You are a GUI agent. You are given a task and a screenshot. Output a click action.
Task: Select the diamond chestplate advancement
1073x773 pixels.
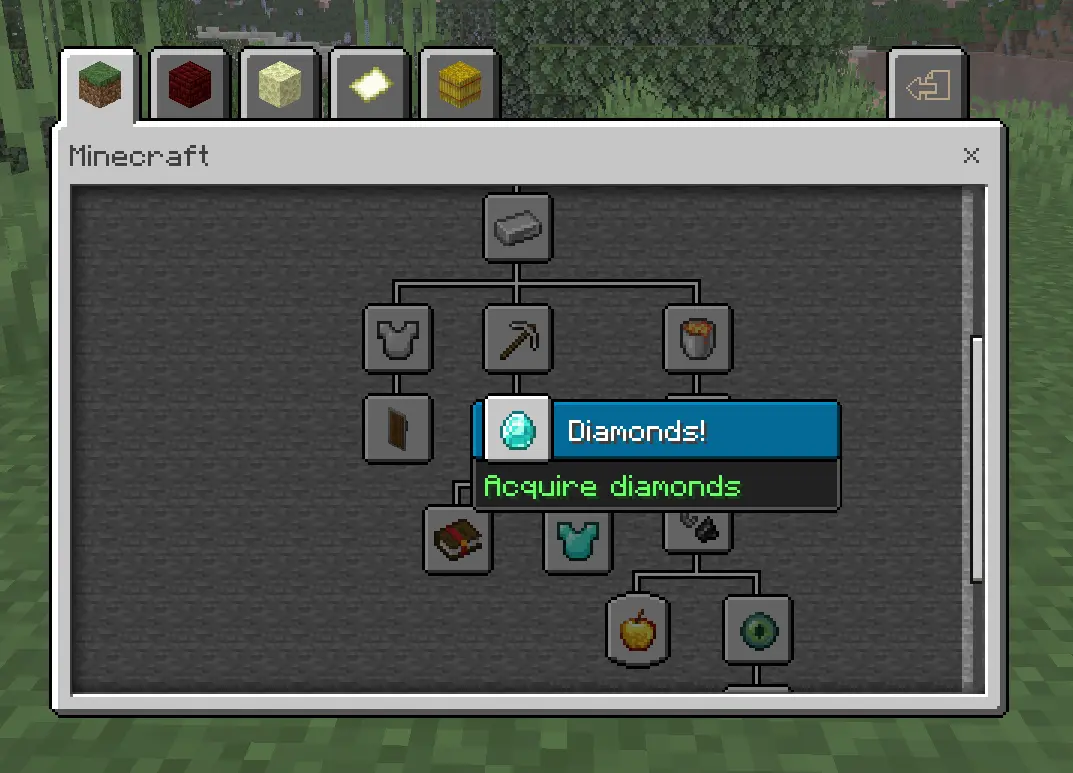click(x=578, y=540)
